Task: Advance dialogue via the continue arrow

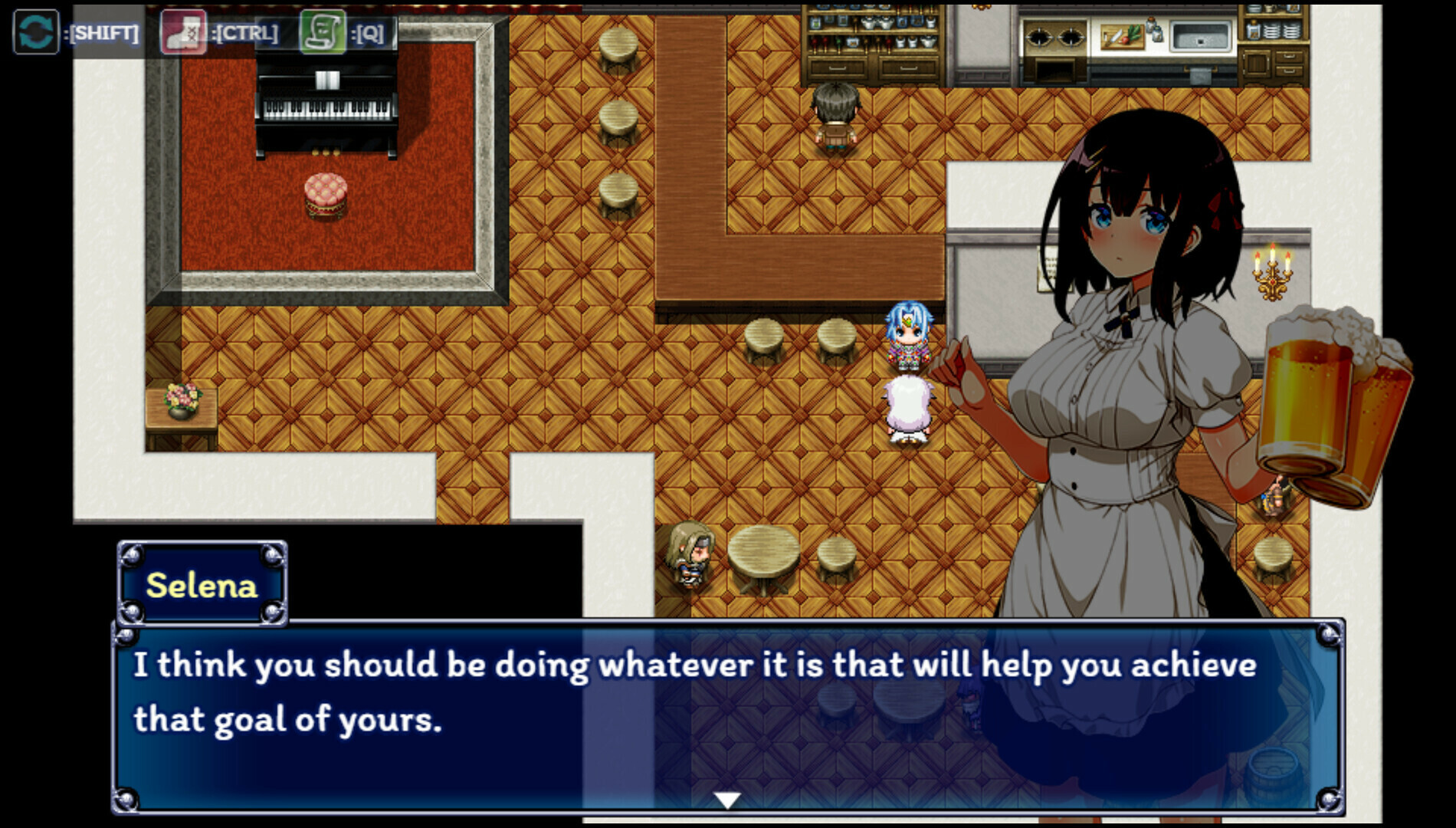Action: [x=726, y=798]
